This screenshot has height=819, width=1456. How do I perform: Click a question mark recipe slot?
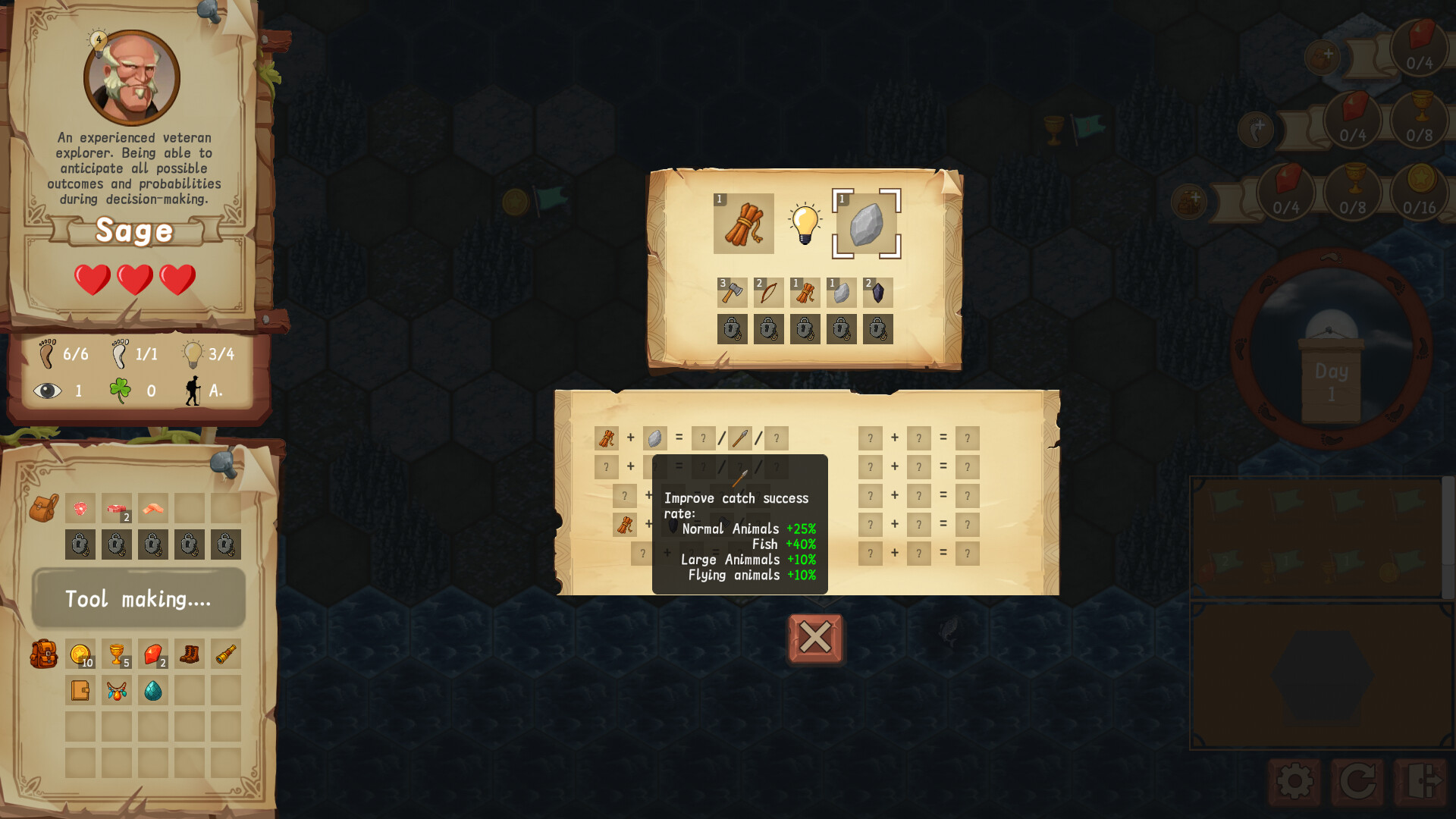click(869, 438)
